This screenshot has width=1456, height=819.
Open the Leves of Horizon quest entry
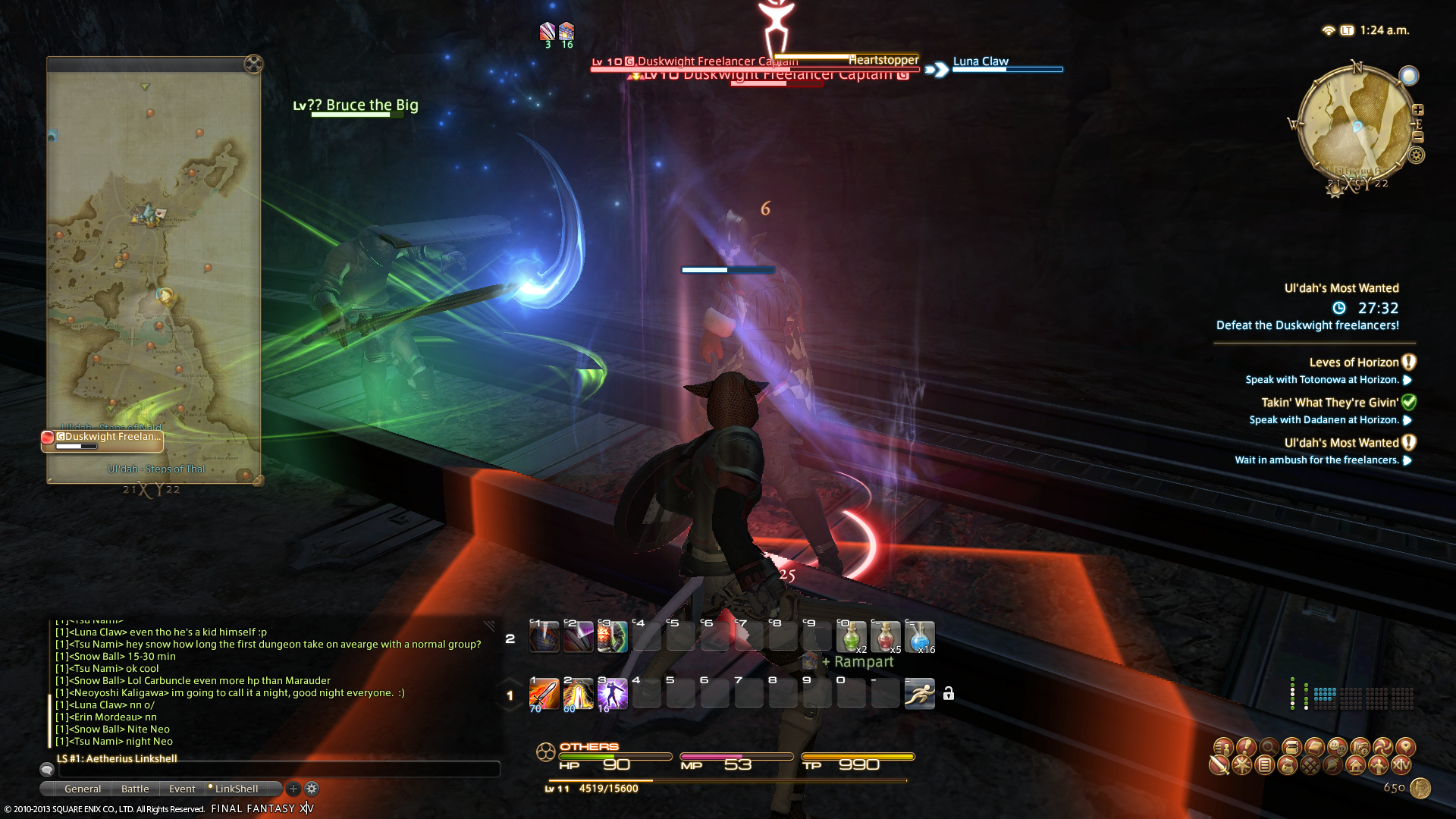[x=1354, y=362]
